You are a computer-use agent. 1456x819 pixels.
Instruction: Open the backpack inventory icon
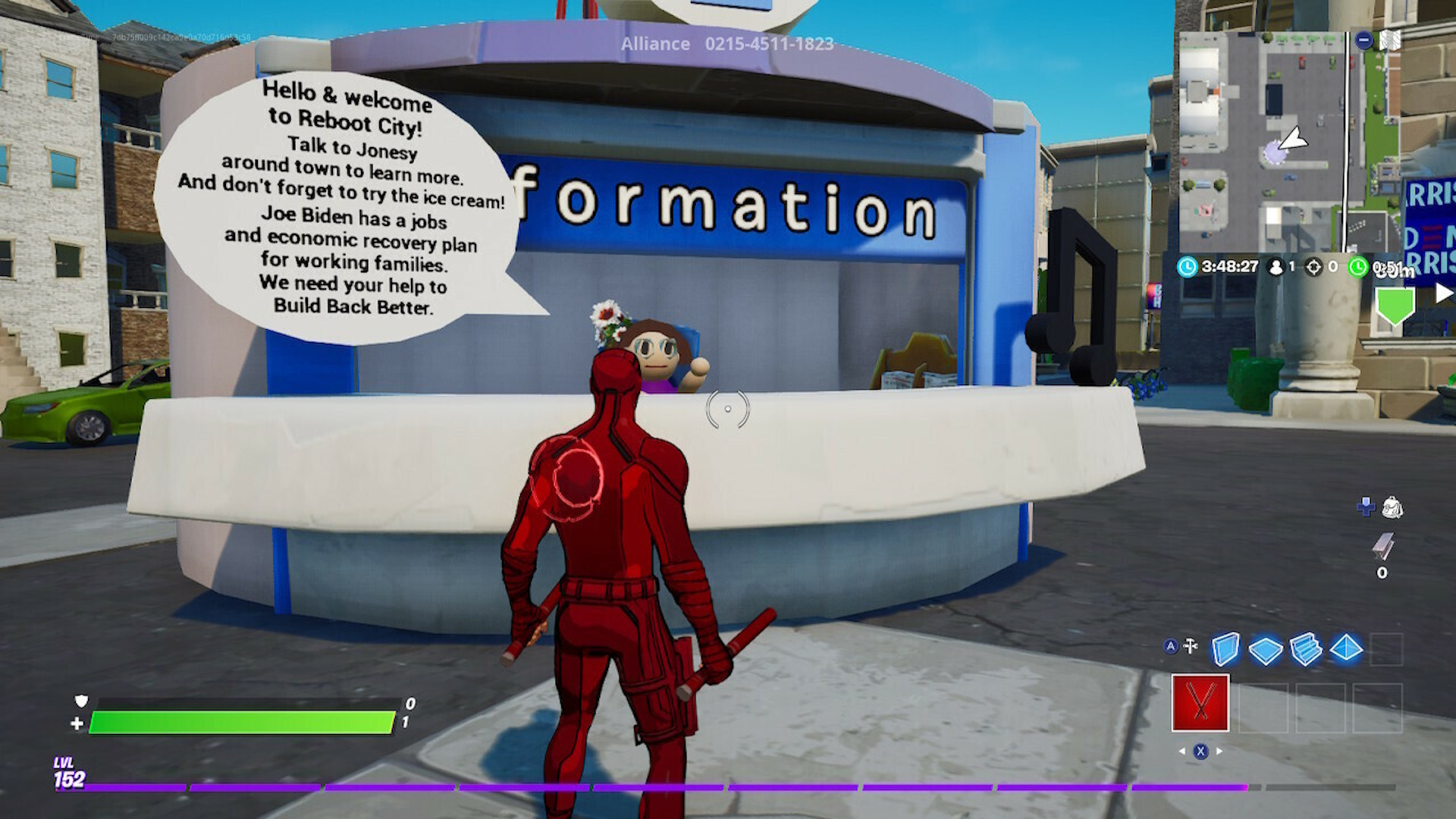tap(1394, 506)
